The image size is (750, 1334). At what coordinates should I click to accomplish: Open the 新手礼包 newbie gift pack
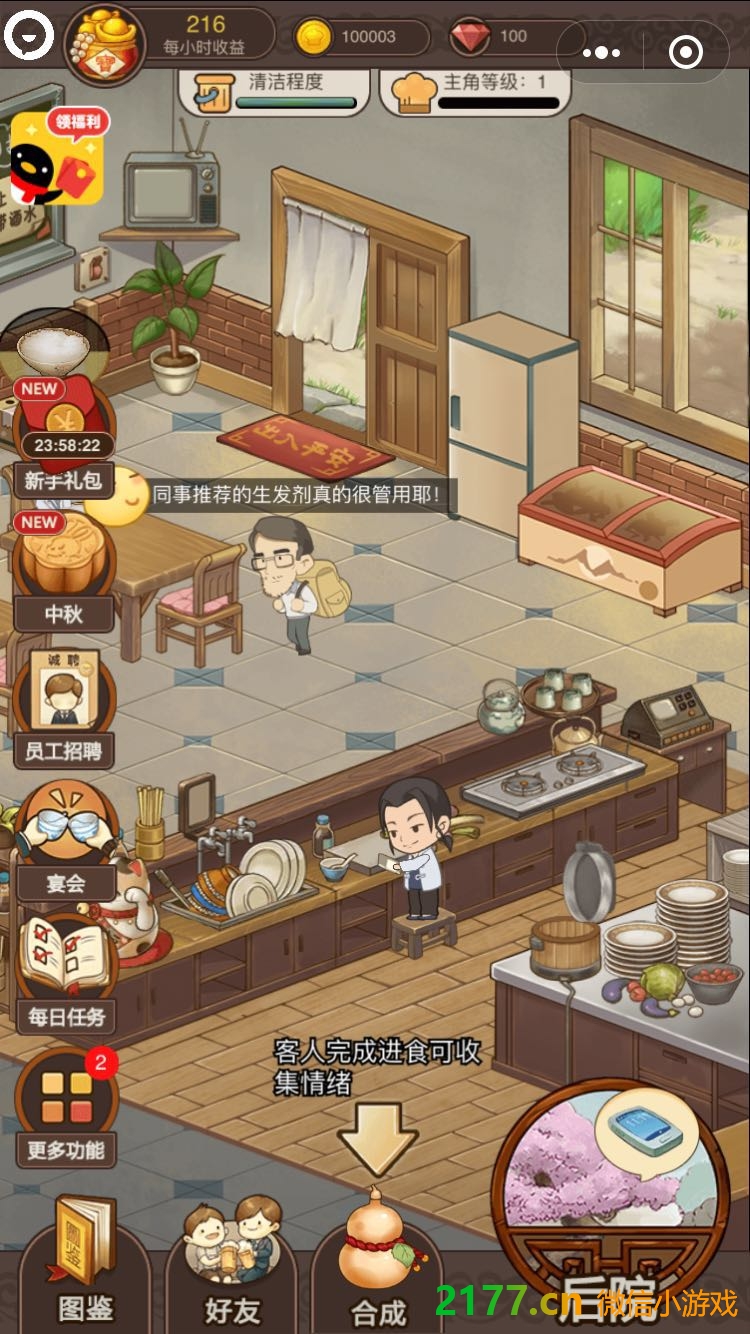(62, 440)
